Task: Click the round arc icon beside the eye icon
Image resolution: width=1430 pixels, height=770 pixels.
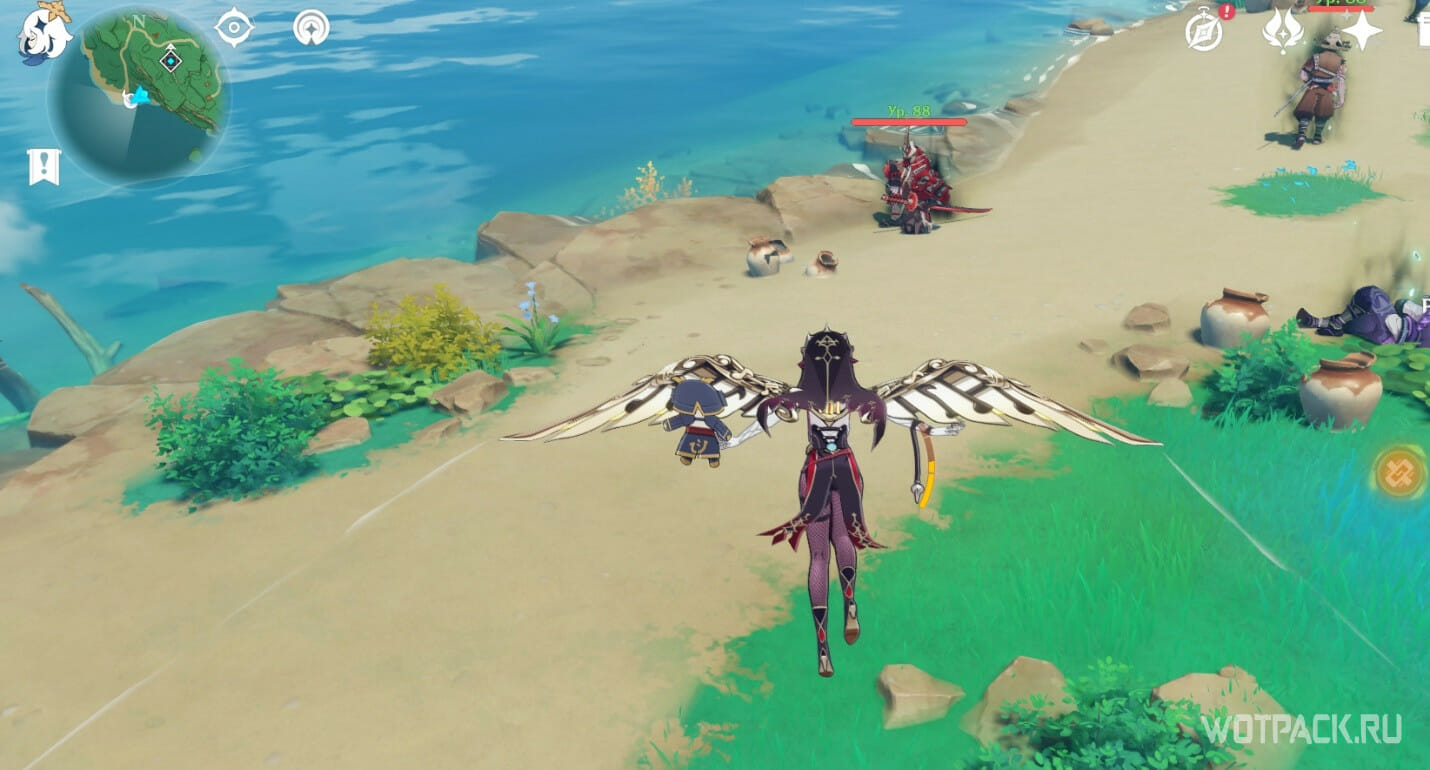Action: pyautogui.click(x=311, y=27)
